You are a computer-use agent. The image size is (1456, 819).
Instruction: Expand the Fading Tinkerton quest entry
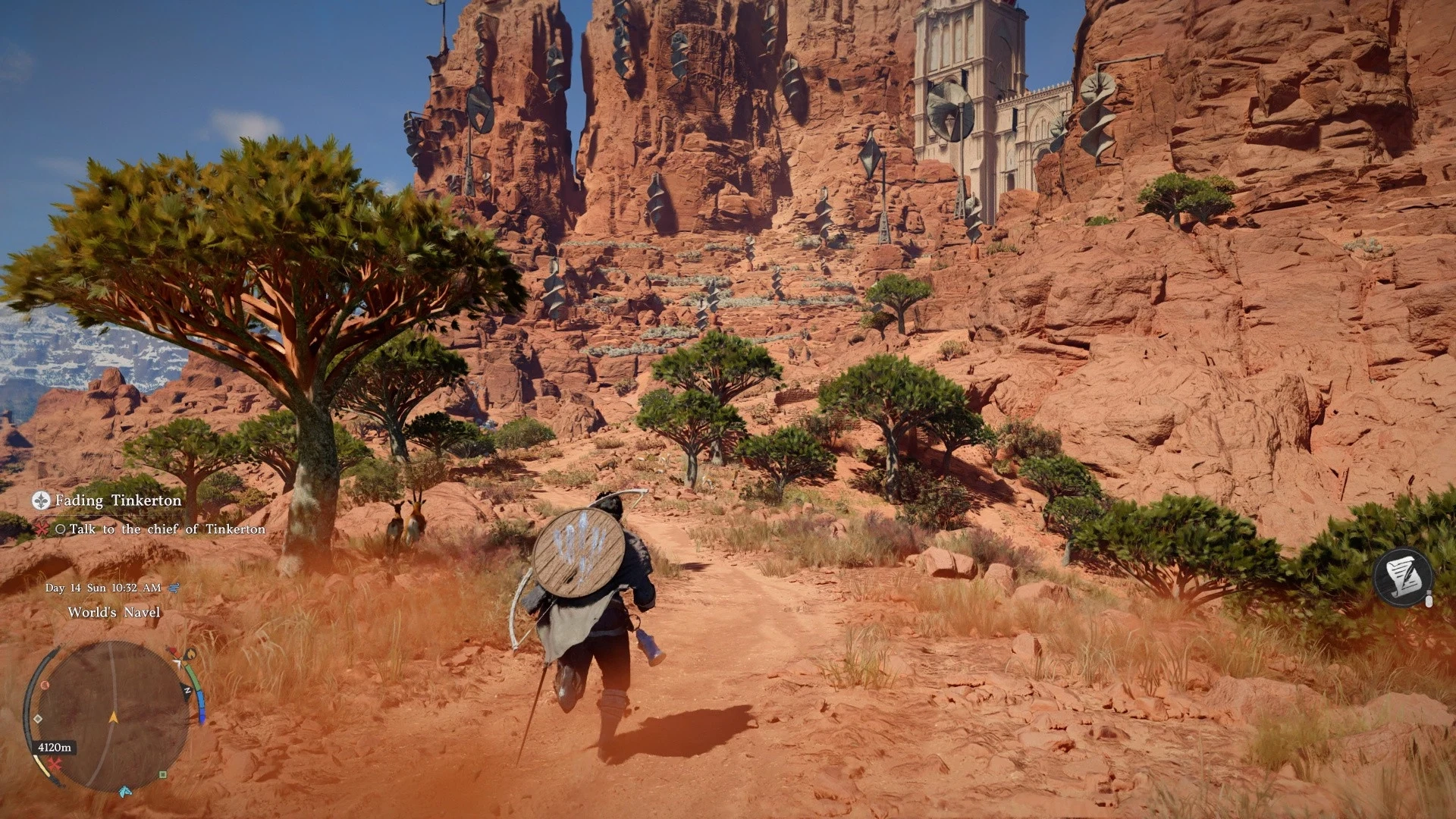point(118,501)
